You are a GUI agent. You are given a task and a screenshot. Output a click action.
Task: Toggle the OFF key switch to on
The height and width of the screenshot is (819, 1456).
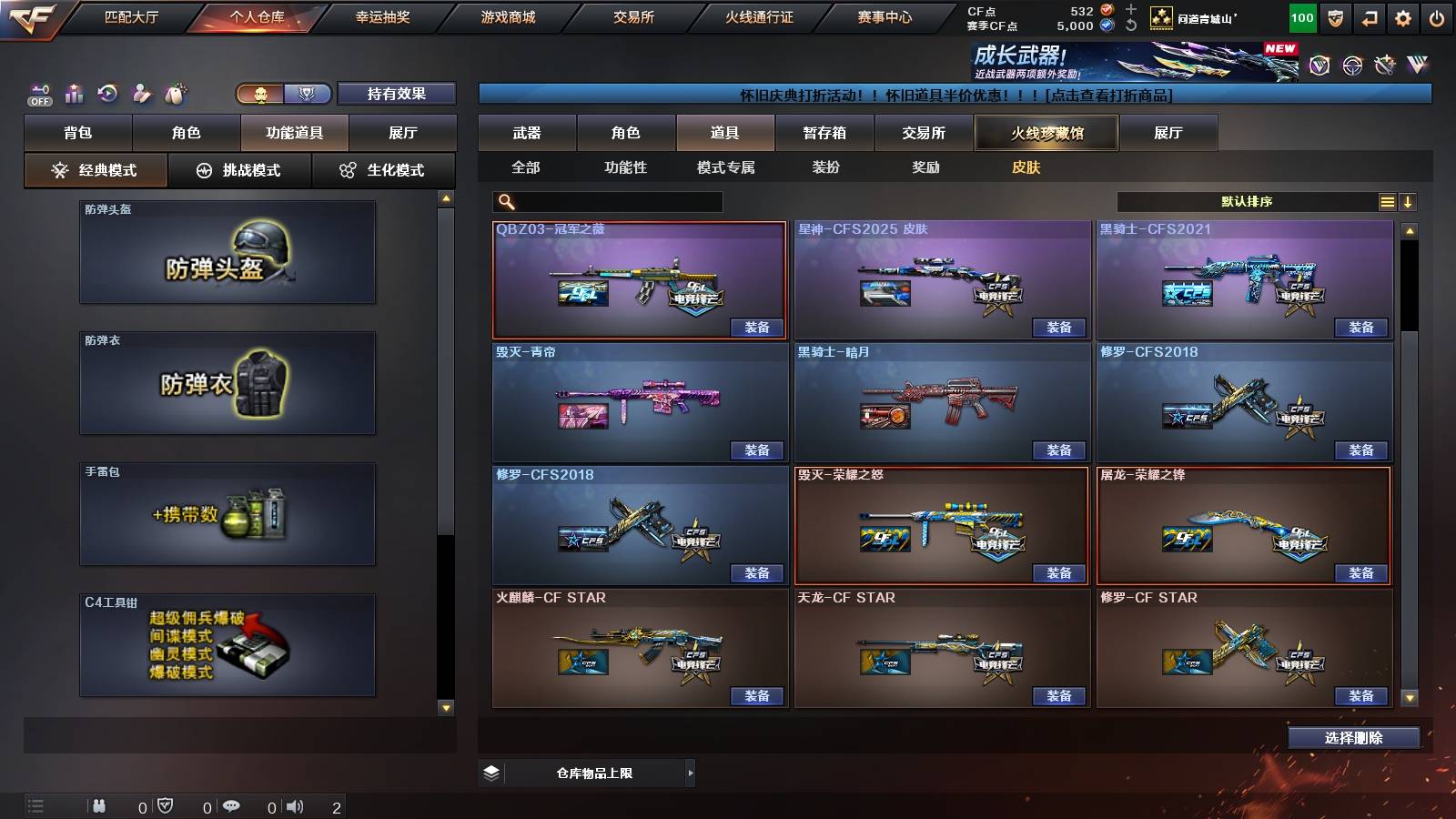[39, 94]
